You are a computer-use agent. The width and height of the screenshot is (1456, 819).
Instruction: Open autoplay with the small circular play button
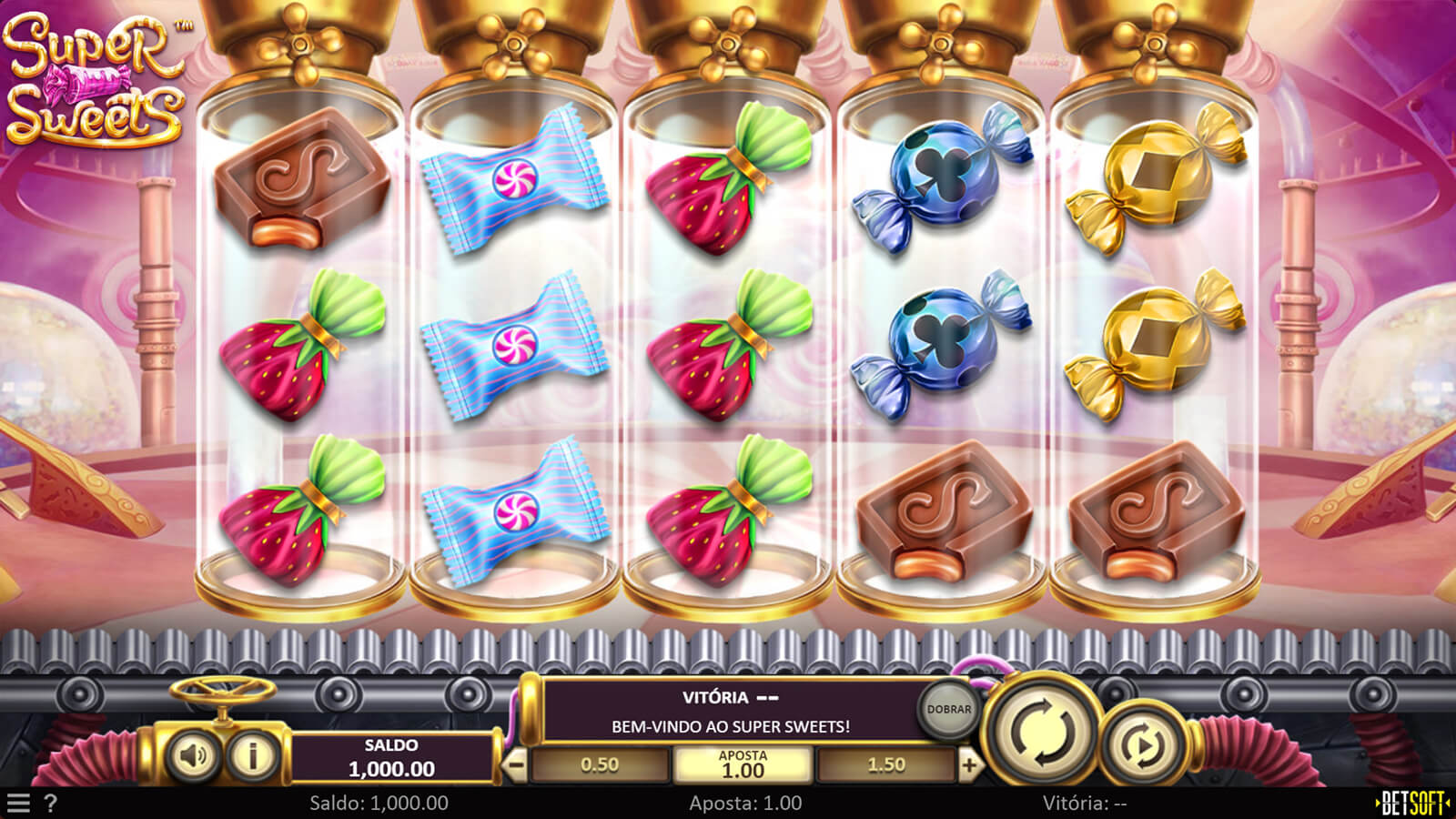[1143, 746]
